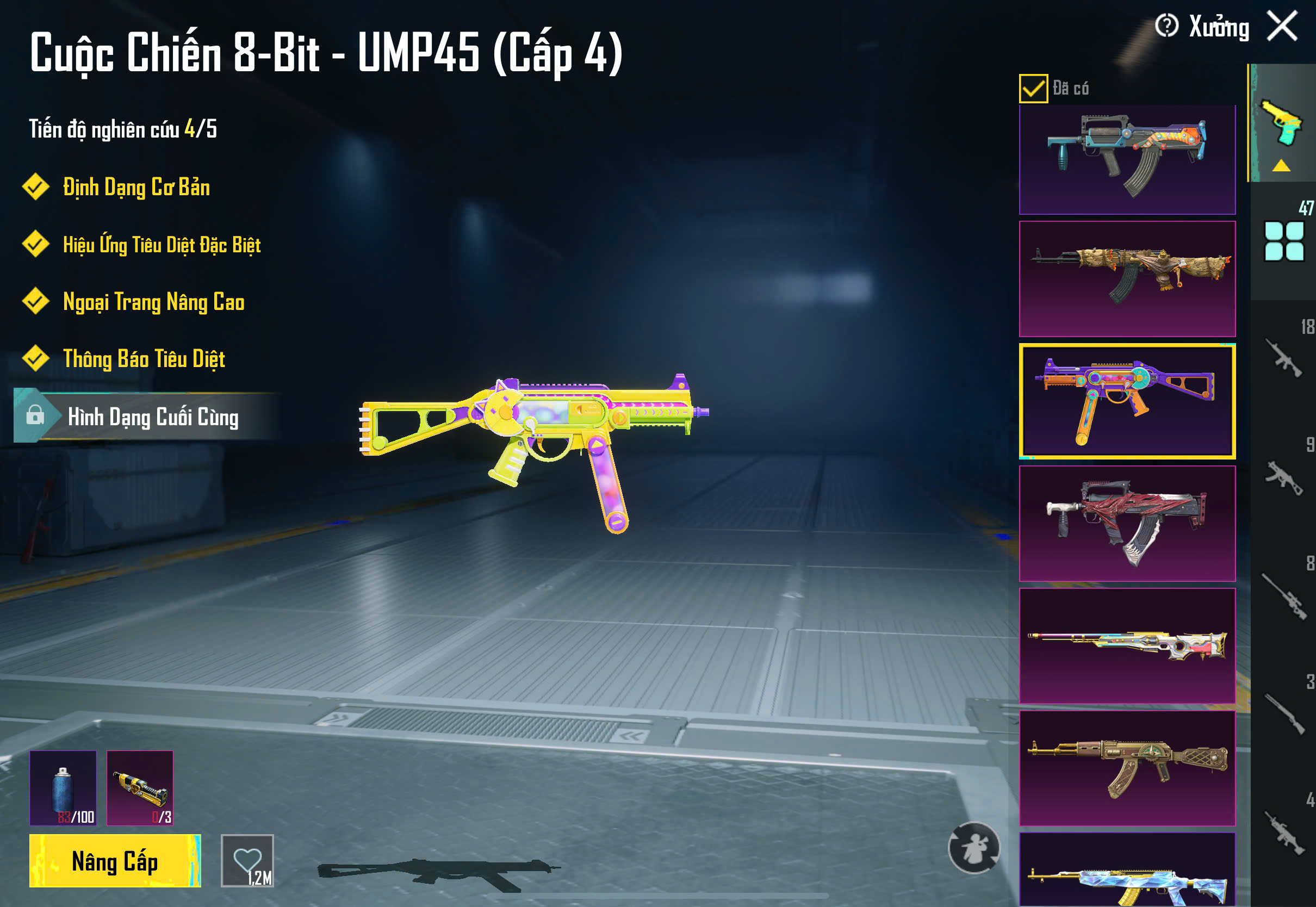Select the Định Dạng Cơ Bản stage

coord(136,188)
